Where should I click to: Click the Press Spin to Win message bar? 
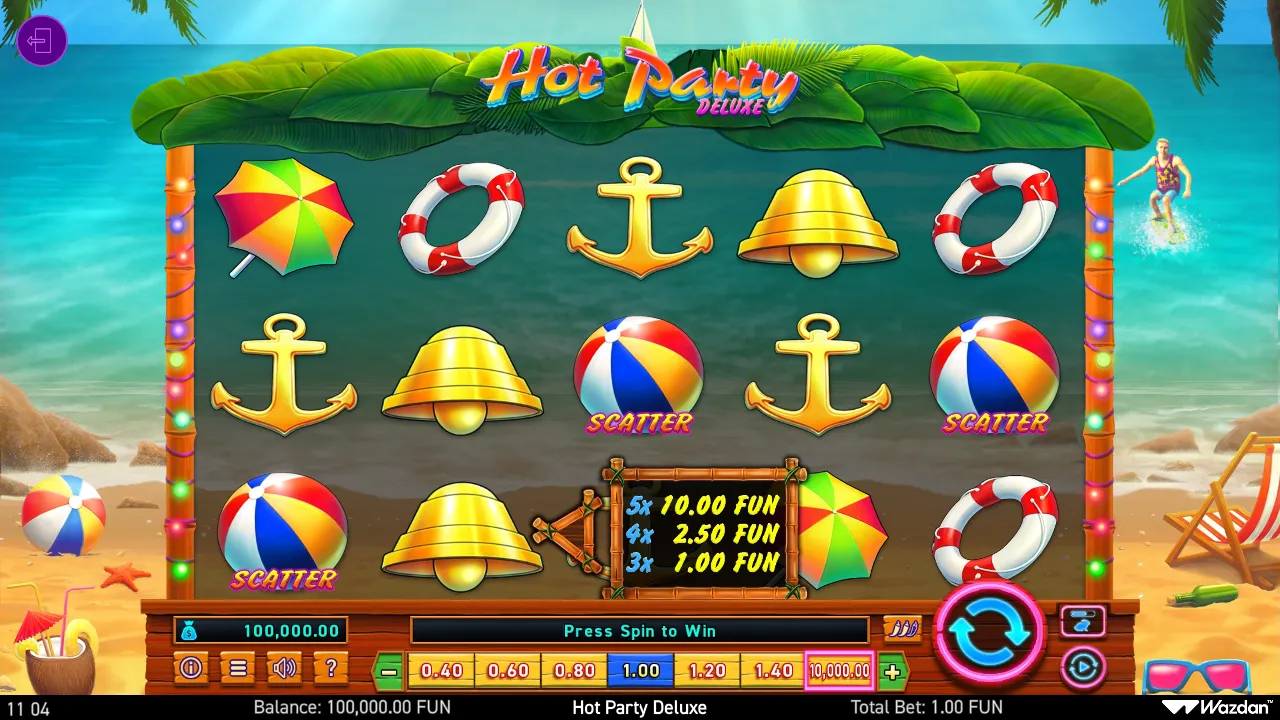tap(640, 630)
